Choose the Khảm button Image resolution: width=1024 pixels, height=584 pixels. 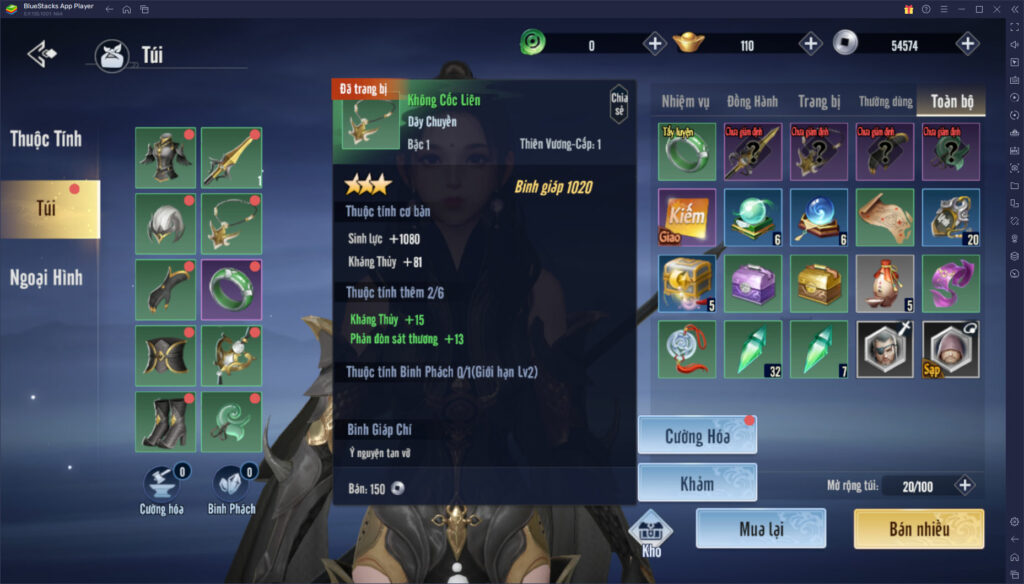tap(697, 483)
